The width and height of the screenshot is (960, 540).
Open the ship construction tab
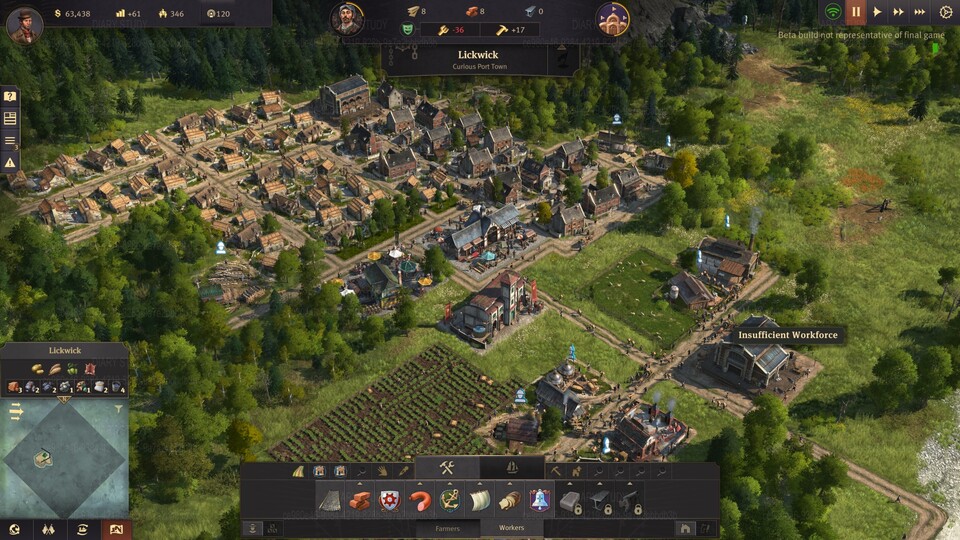coord(512,468)
